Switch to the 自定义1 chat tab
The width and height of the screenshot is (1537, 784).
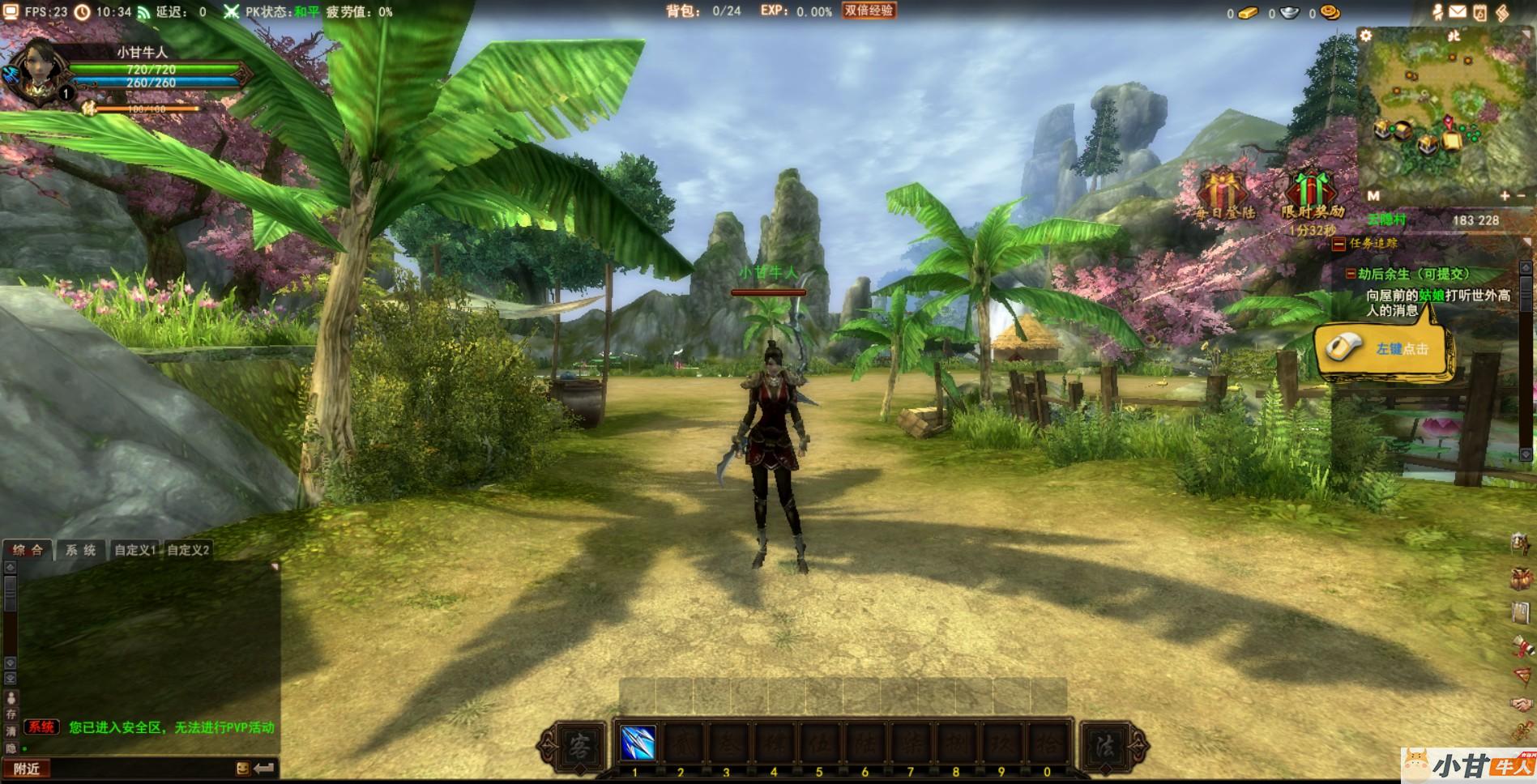pyautogui.click(x=134, y=550)
